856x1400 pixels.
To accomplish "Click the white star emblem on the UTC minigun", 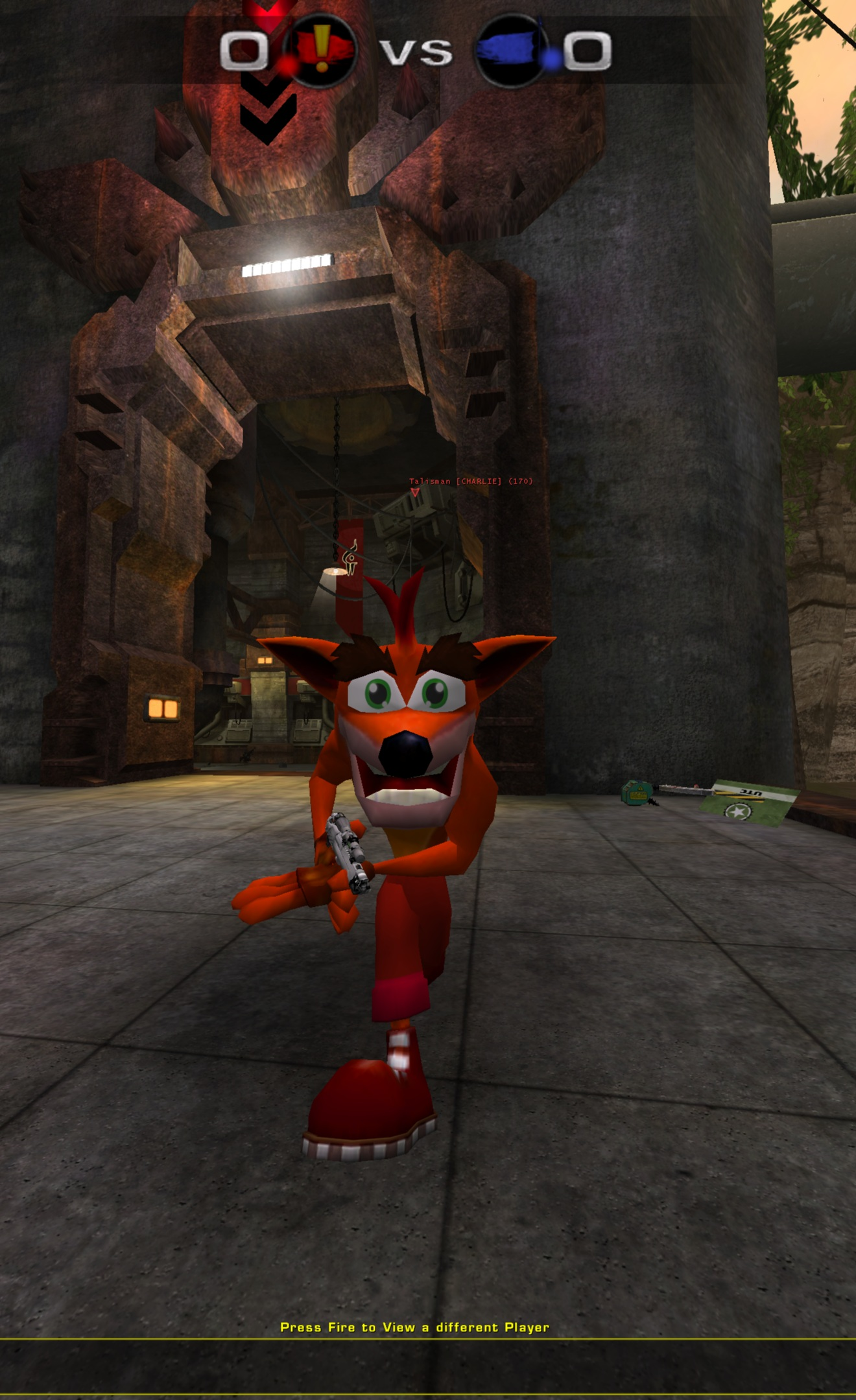I will [x=737, y=811].
